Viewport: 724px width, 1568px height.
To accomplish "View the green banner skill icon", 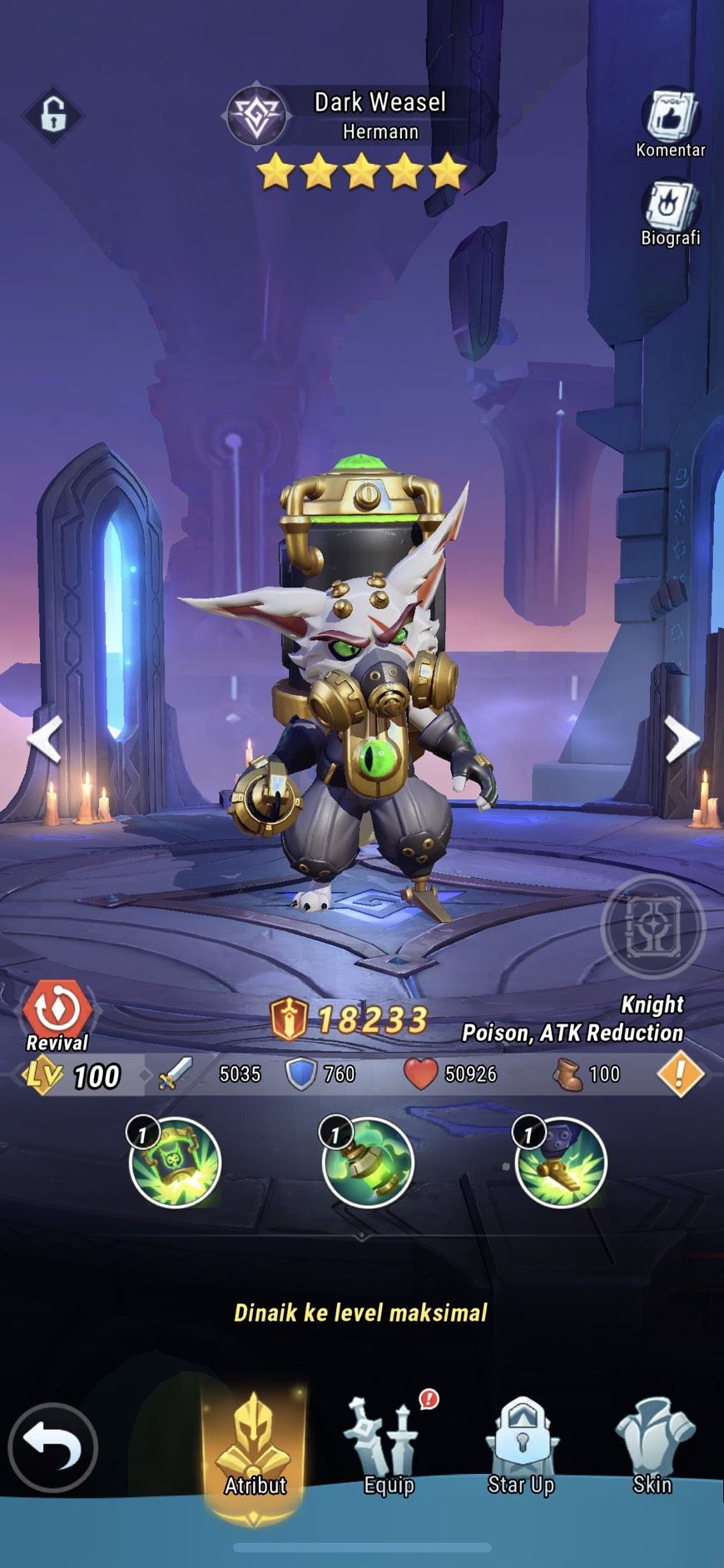I will click(175, 1162).
